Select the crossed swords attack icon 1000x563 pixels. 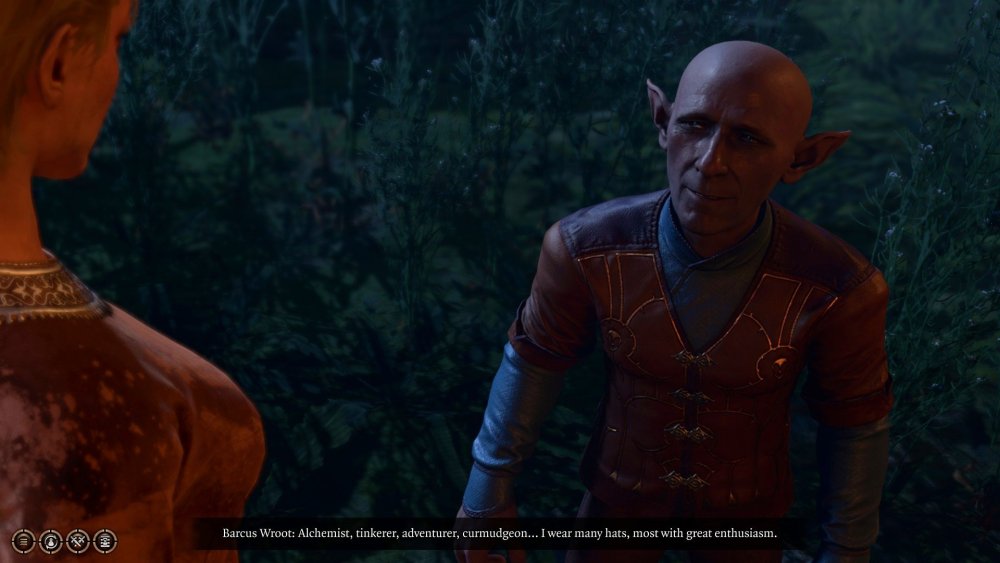click(x=78, y=541)
